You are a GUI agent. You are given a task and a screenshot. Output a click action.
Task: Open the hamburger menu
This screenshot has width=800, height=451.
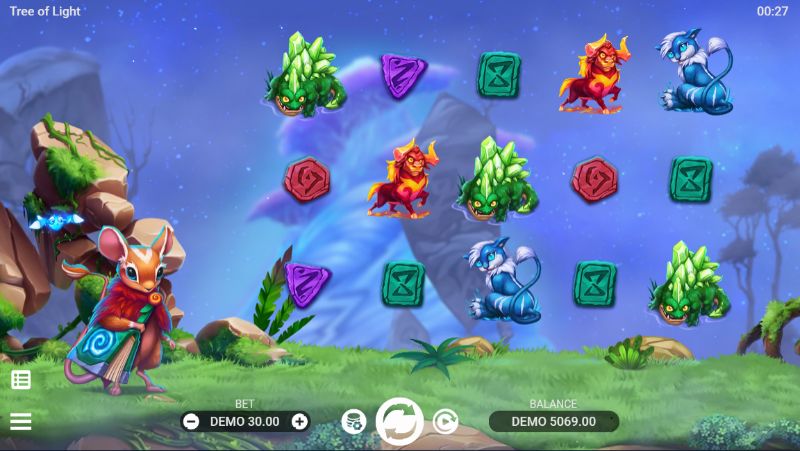pyautogui.click(x=21, y=421)
